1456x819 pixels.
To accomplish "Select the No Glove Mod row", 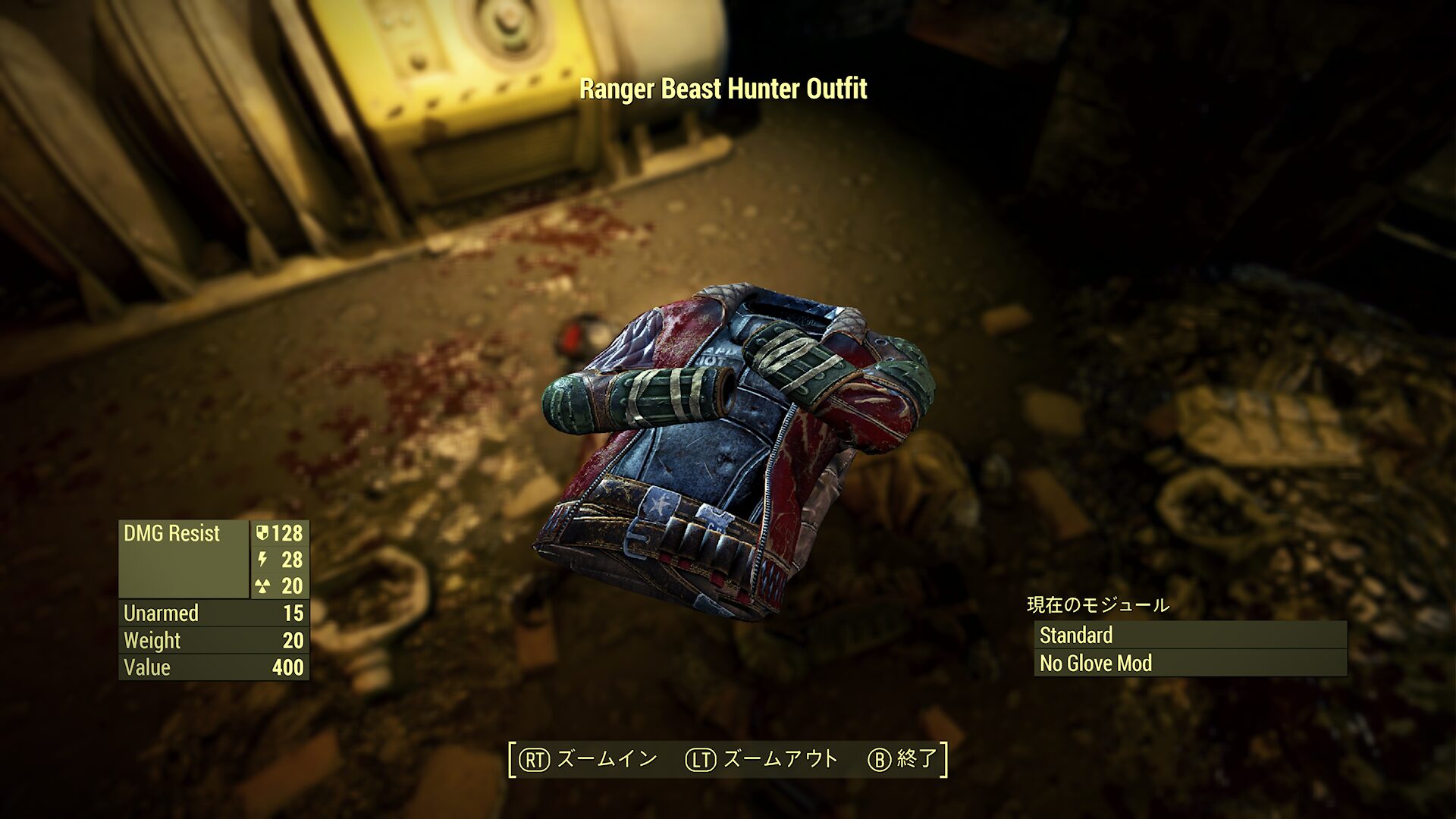I will tap(1189, 663).
